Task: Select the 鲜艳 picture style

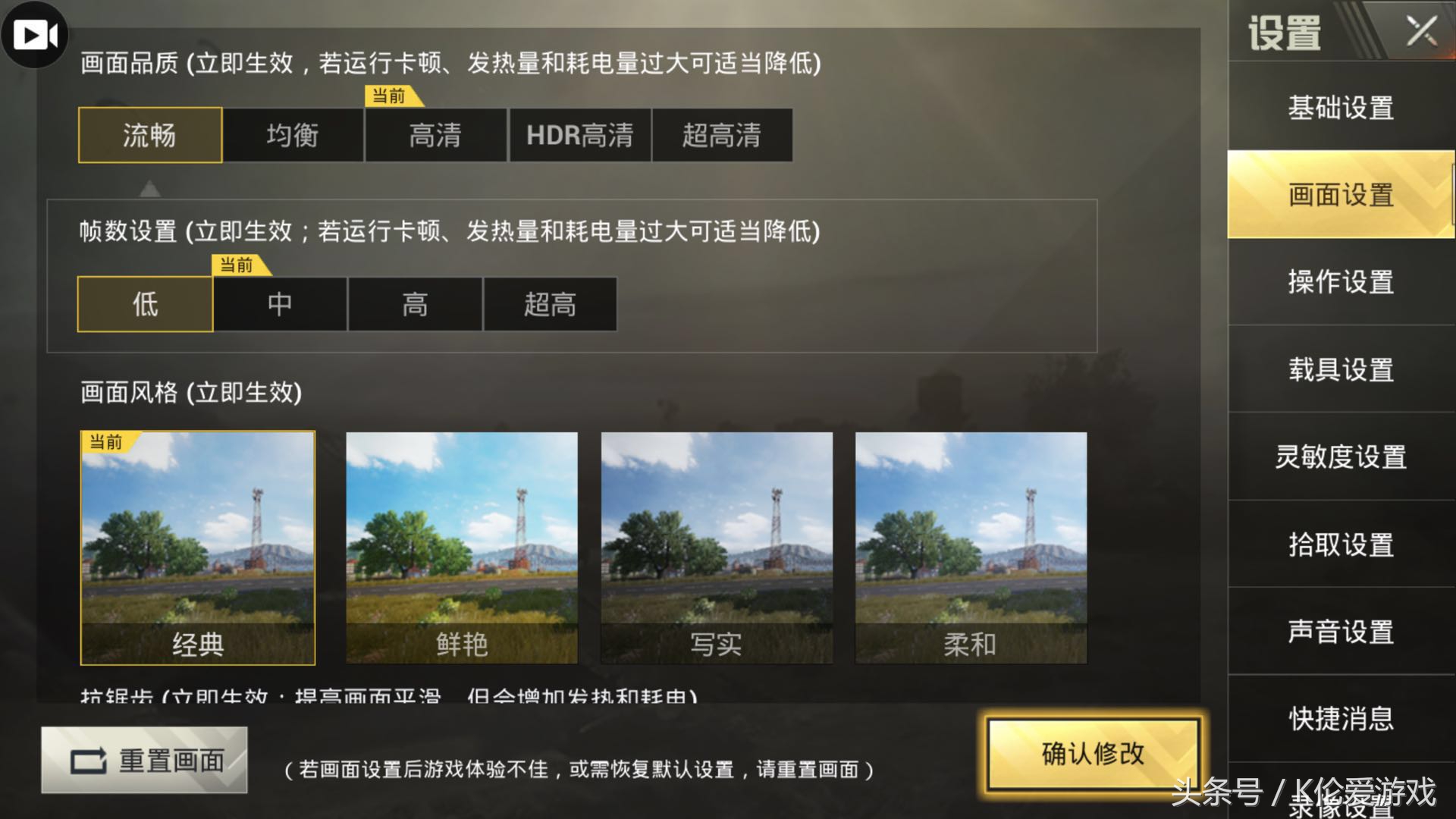Action: point(463,546)
